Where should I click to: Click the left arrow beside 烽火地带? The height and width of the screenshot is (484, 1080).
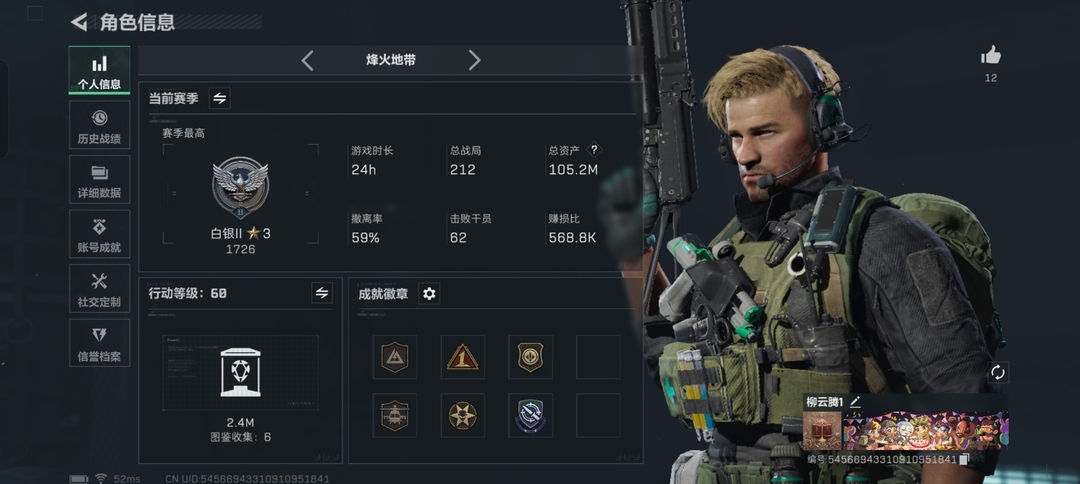click(x=307, y=60)
